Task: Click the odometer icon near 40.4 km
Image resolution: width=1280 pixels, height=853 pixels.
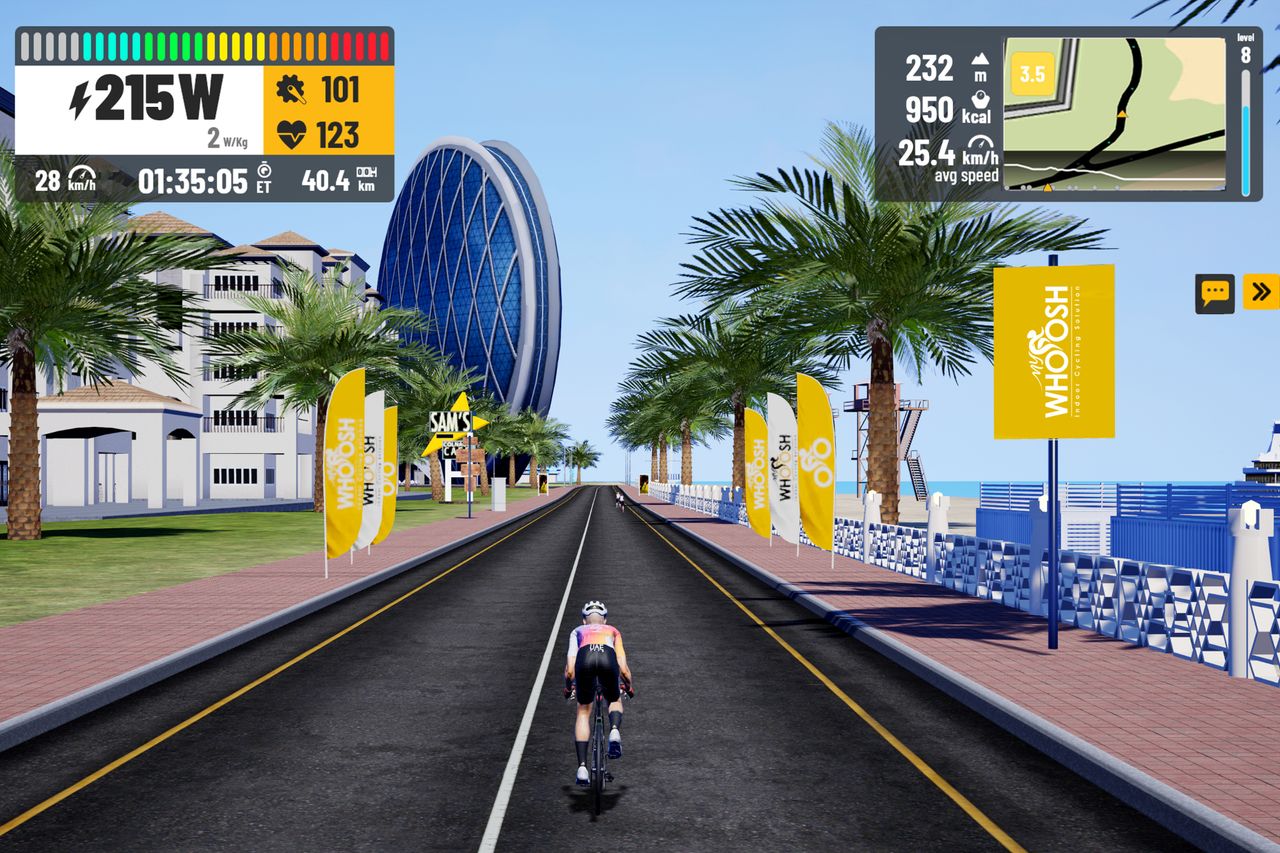Action: [x=366, y=175]
